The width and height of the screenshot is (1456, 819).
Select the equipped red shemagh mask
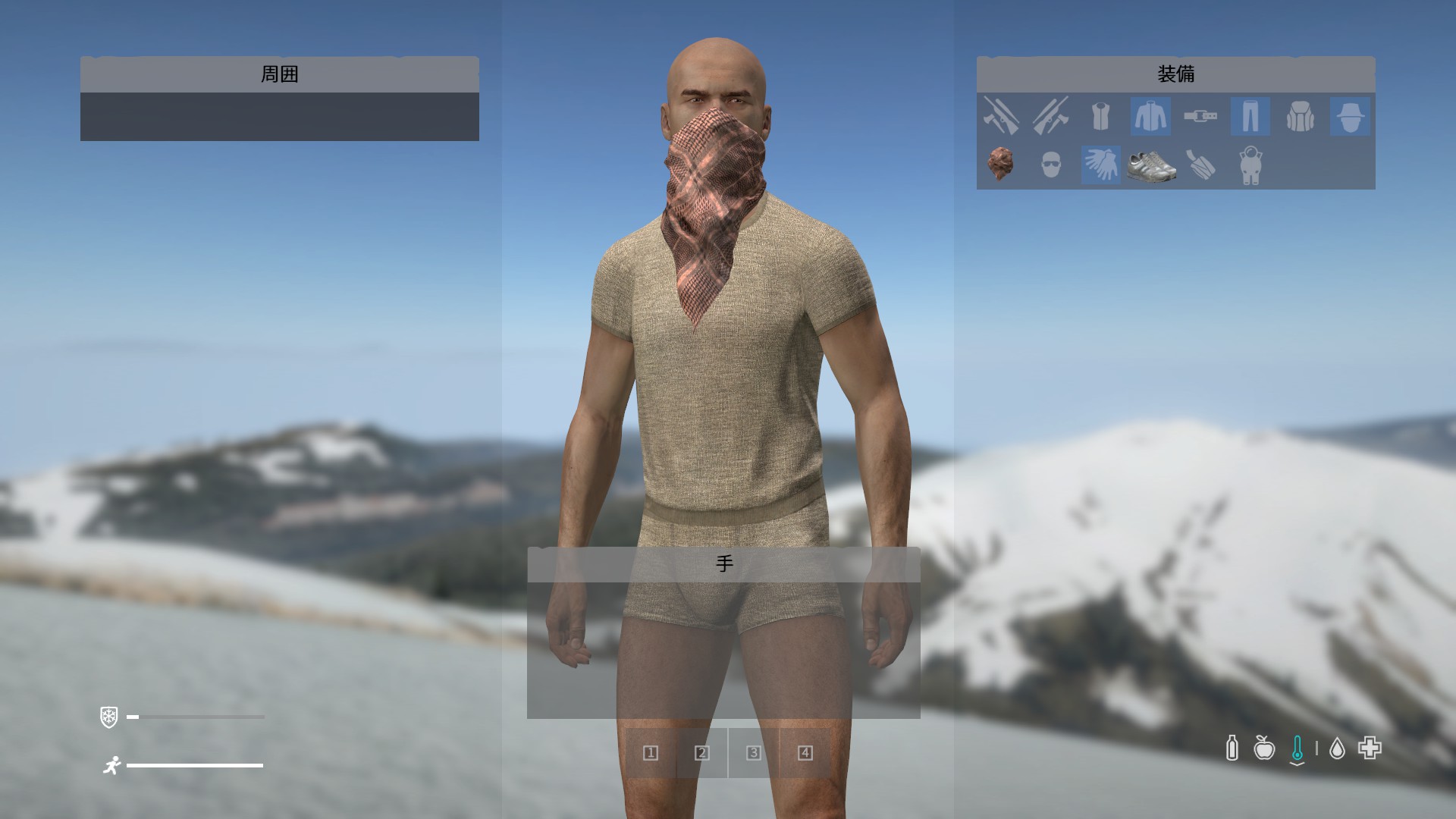(x=1001, y=165)
